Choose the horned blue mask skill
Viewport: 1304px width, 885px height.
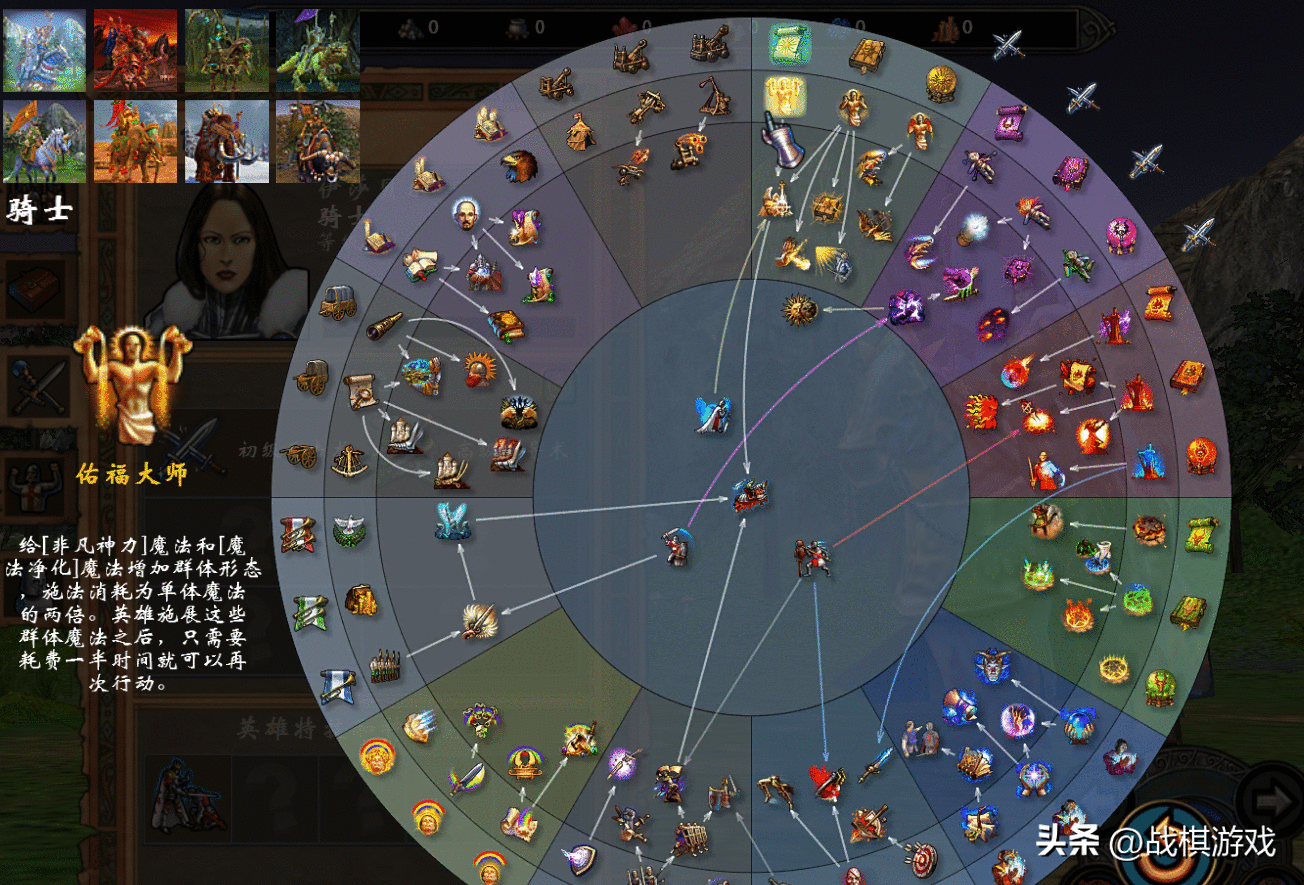pyautogui.click(x=992, y=665)
